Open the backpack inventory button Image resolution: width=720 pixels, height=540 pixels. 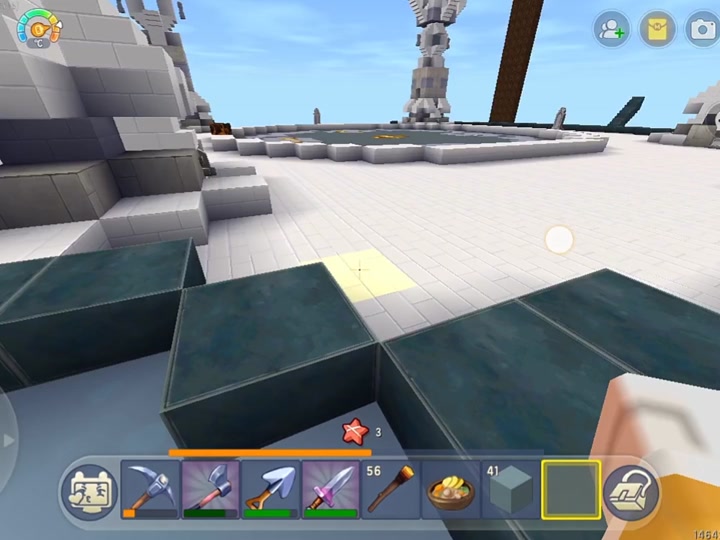point(632,491)
